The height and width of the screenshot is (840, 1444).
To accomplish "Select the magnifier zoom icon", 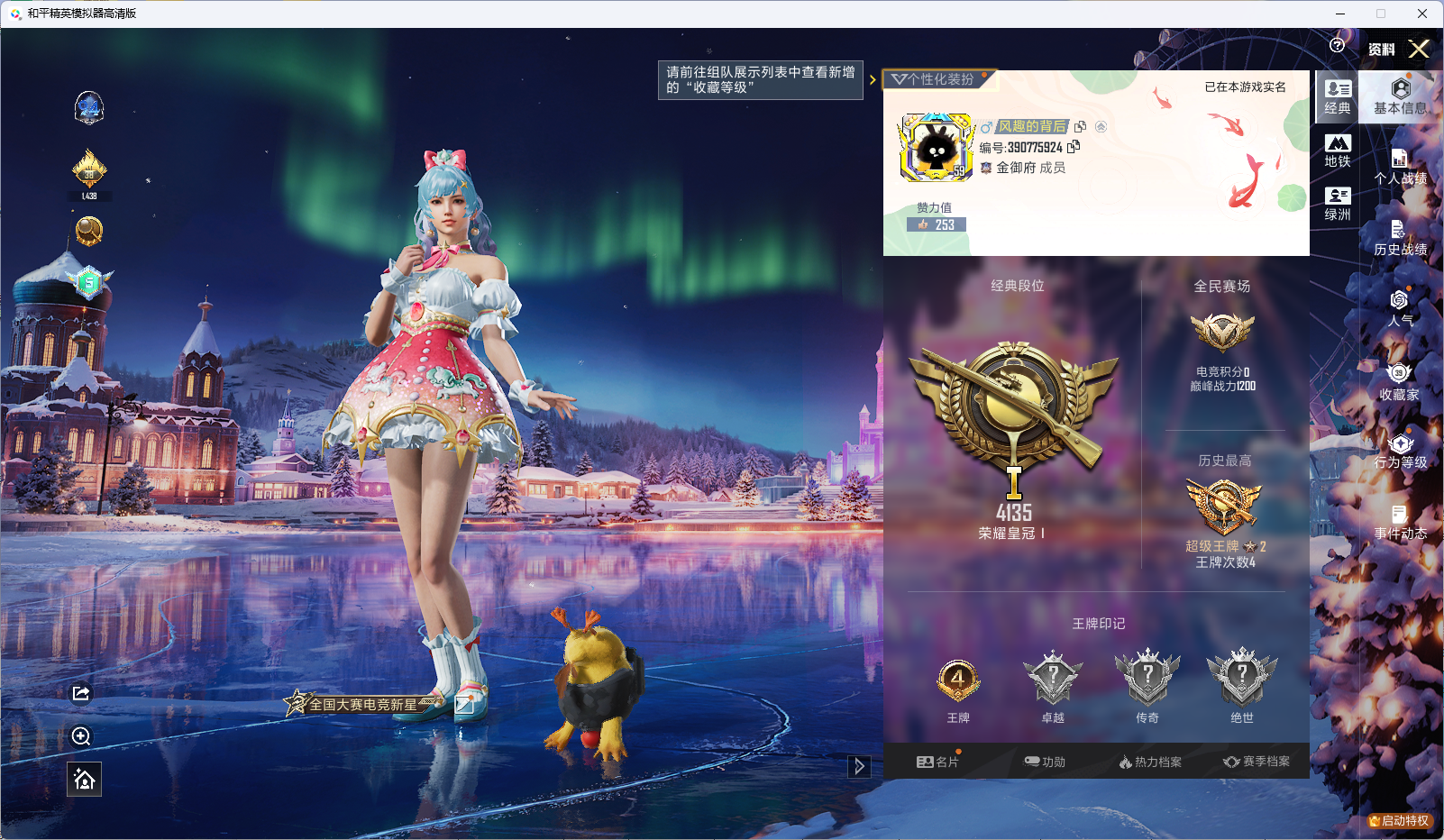I will tap(81, 736).
